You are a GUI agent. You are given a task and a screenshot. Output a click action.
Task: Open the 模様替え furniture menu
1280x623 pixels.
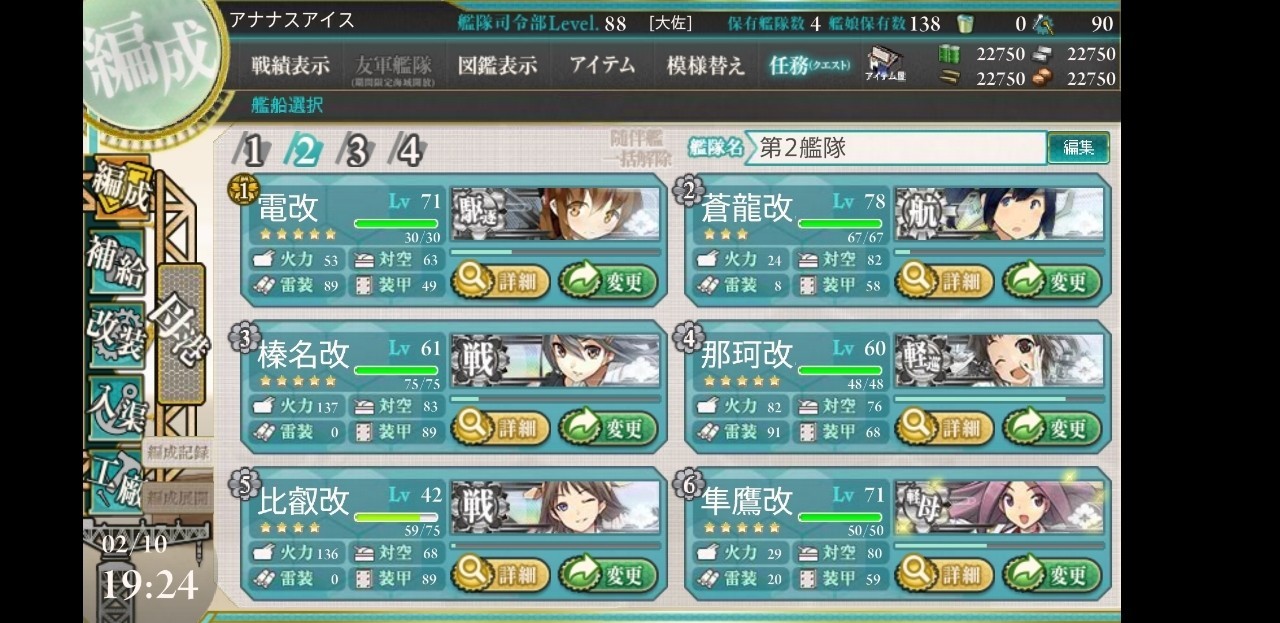click(x=705, y=66)
